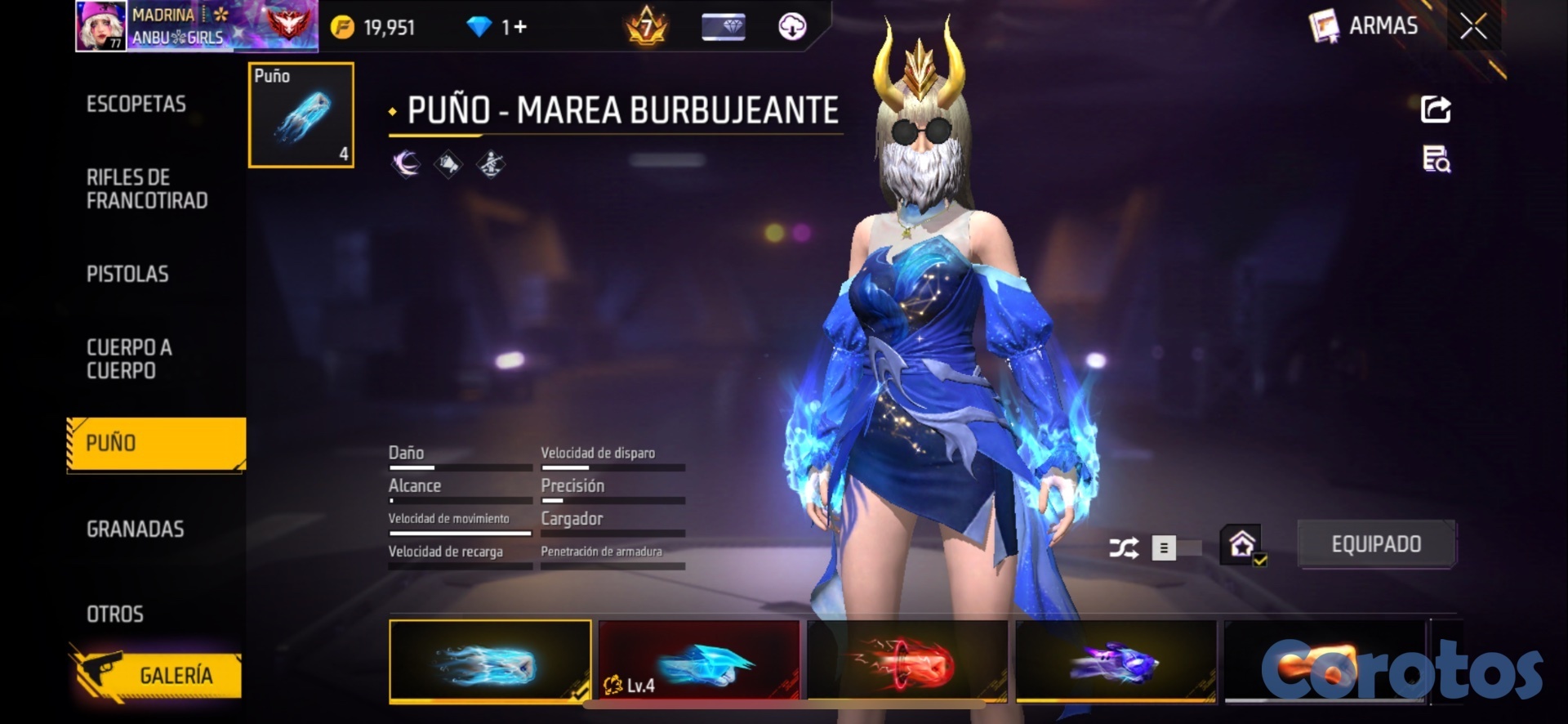
Task: Select the Lv.4 blue fist skin thumbnail
Action: (699, 661)
